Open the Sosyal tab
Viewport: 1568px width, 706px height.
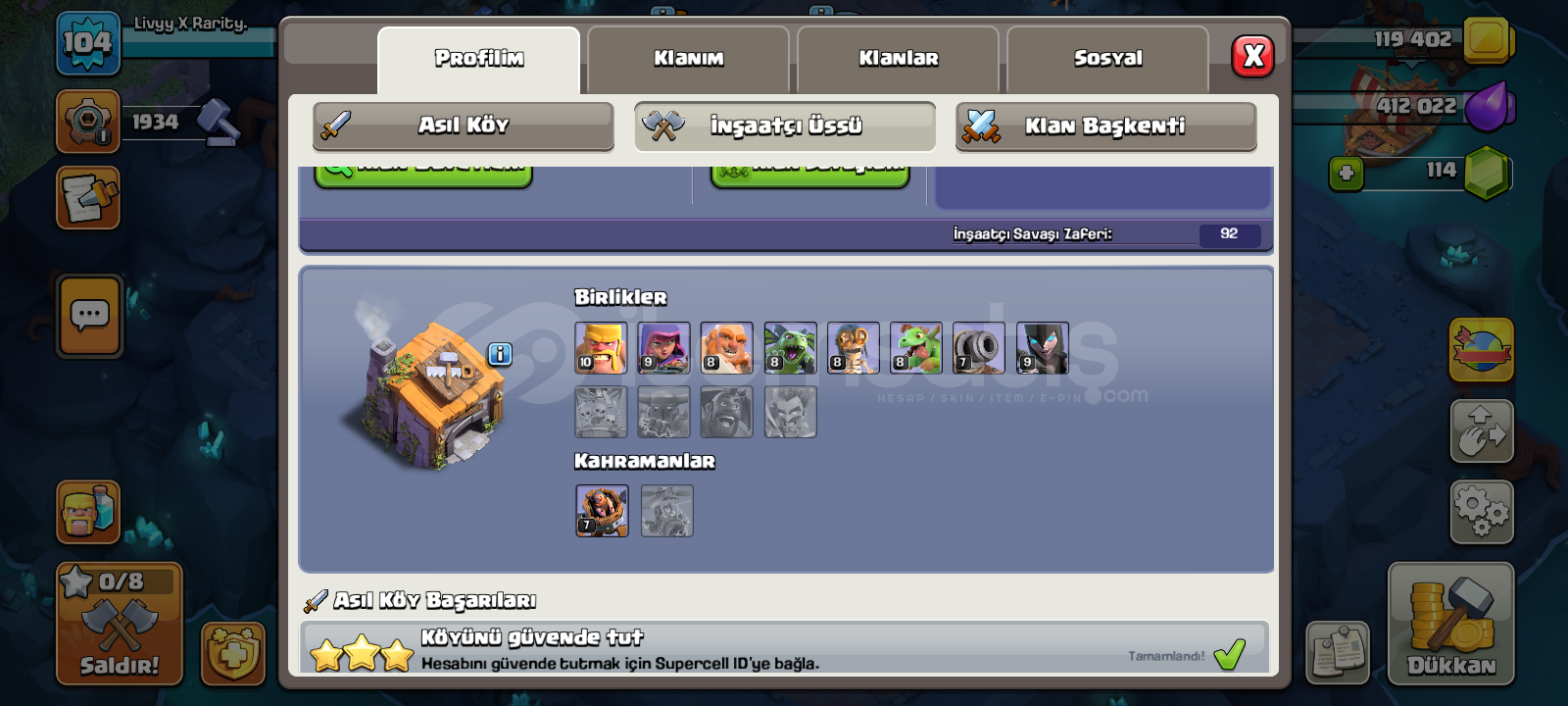(1105, 57)
